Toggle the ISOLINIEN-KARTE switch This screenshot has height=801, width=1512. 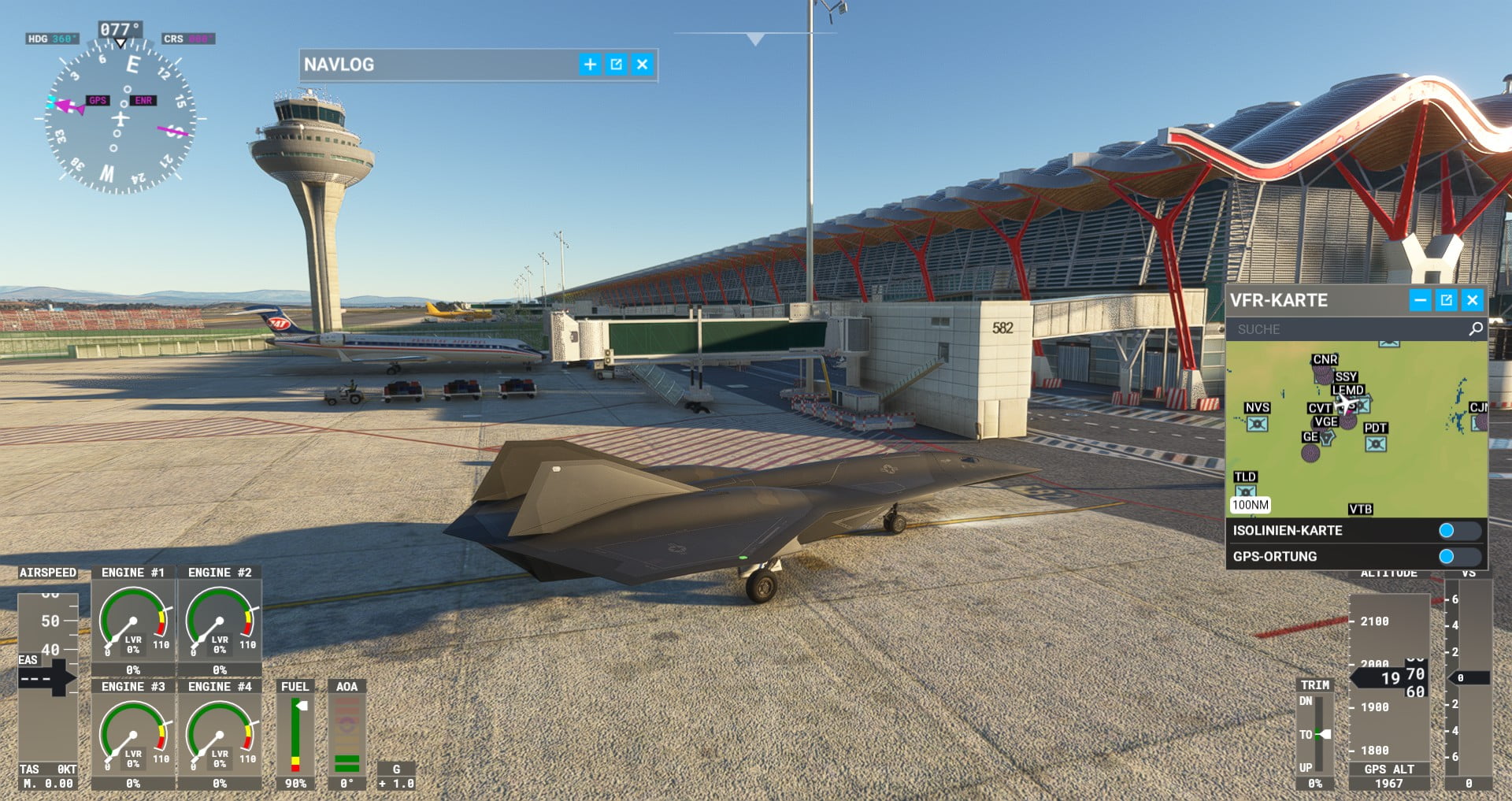tap(1459, 531)
